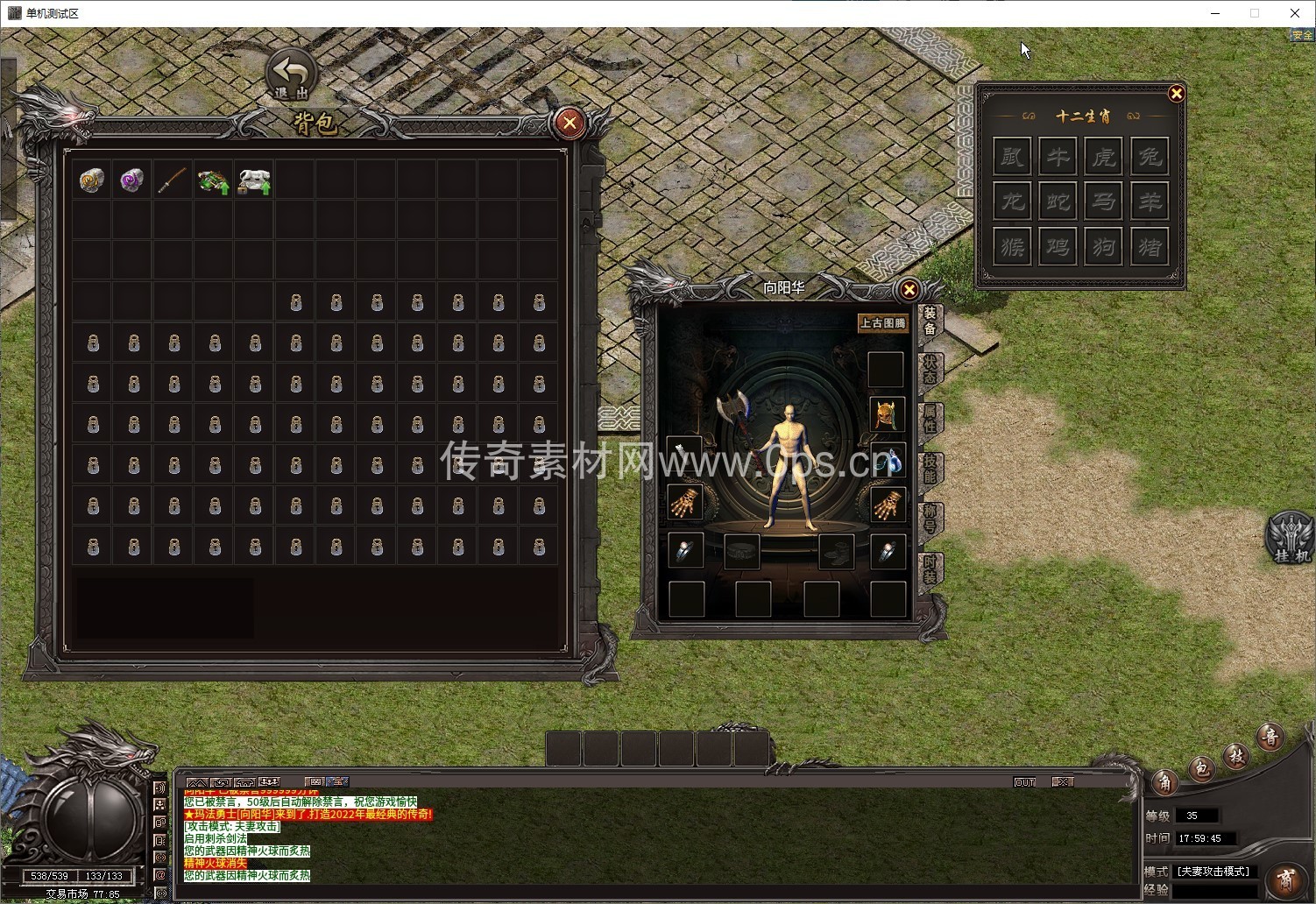Open the 上古图腾 totem button
Image resolution: width=1316 pixels, height=904 pixels.
click(882, 323)
